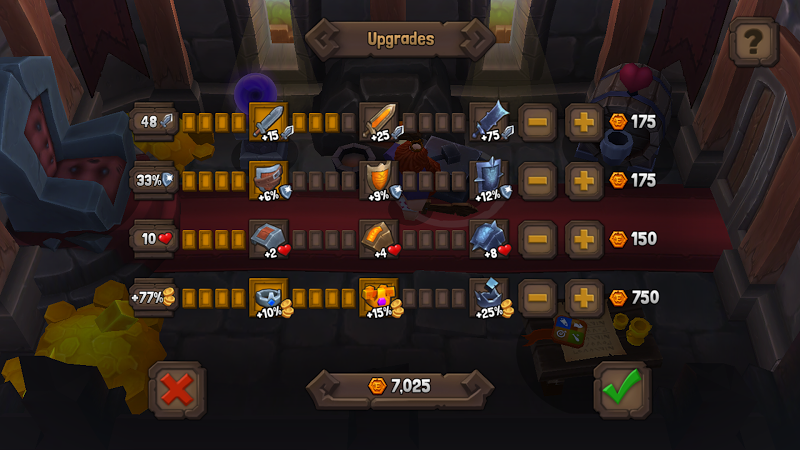Open the help question mark button
This screenshot has width=800, height=450.
pos(755,41)
